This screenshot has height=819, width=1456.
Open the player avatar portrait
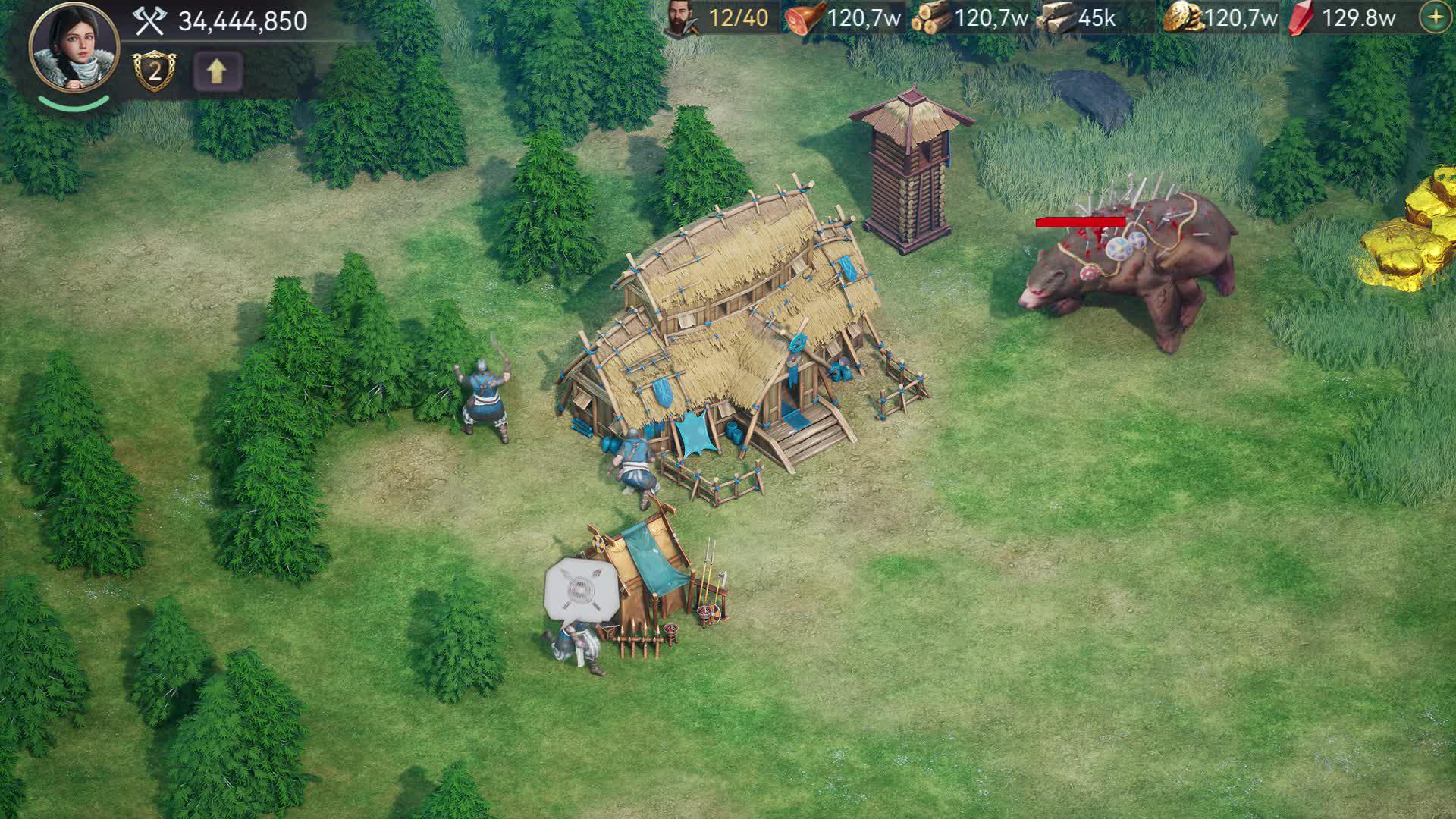click(74, 47)
